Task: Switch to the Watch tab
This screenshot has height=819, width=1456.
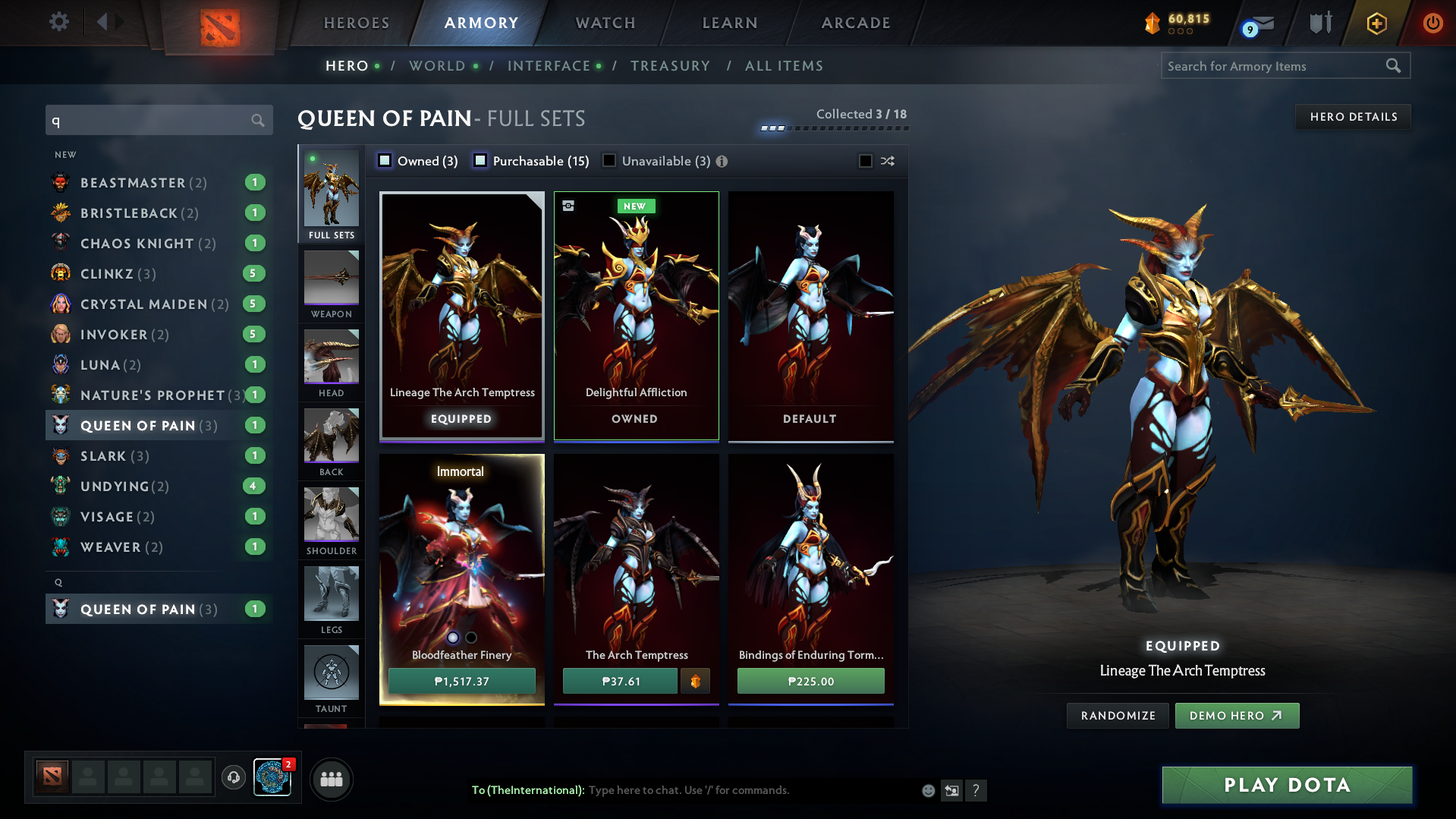Action: pos(605,23)
